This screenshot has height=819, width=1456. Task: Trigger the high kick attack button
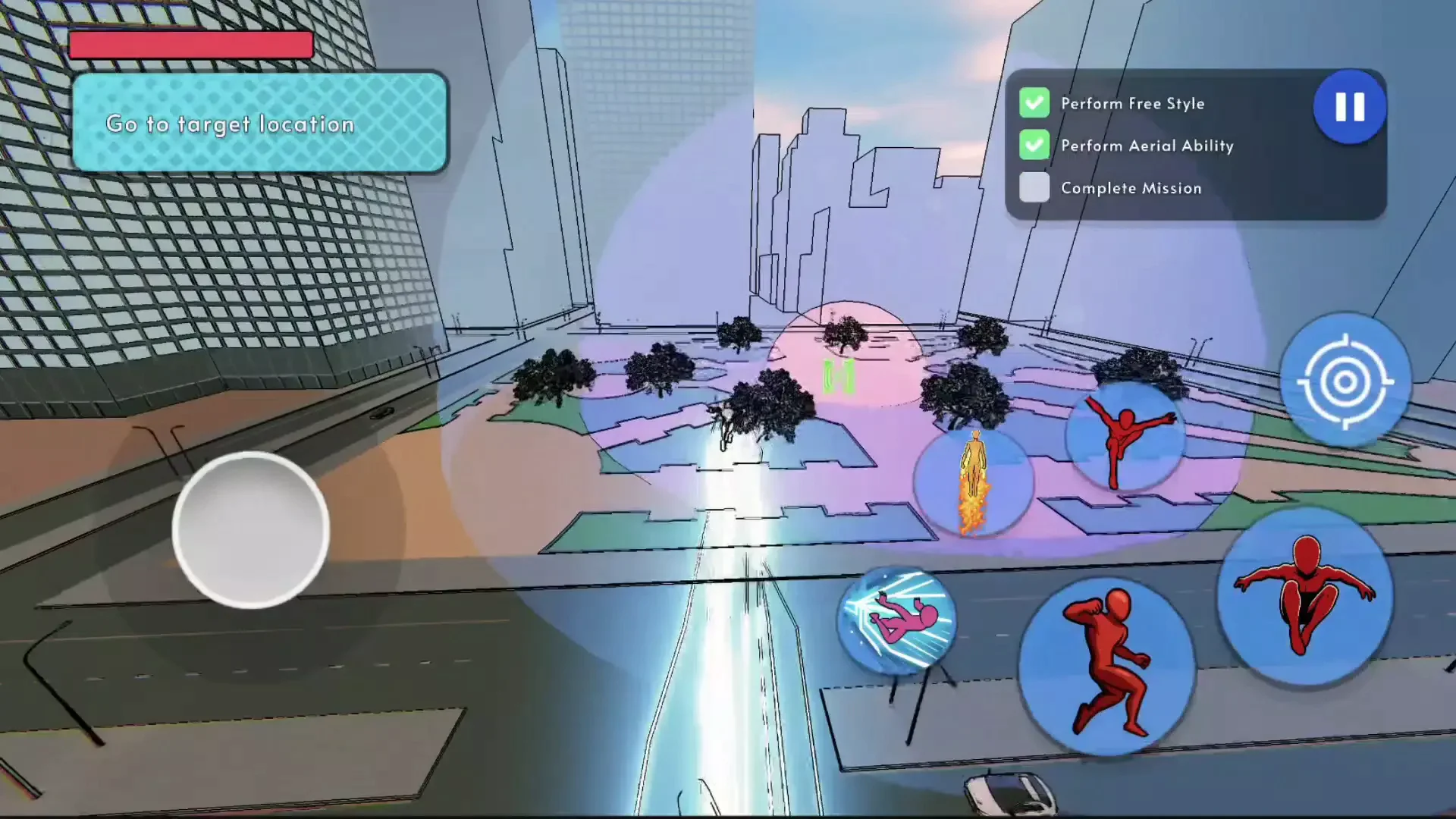[1125, 438]
